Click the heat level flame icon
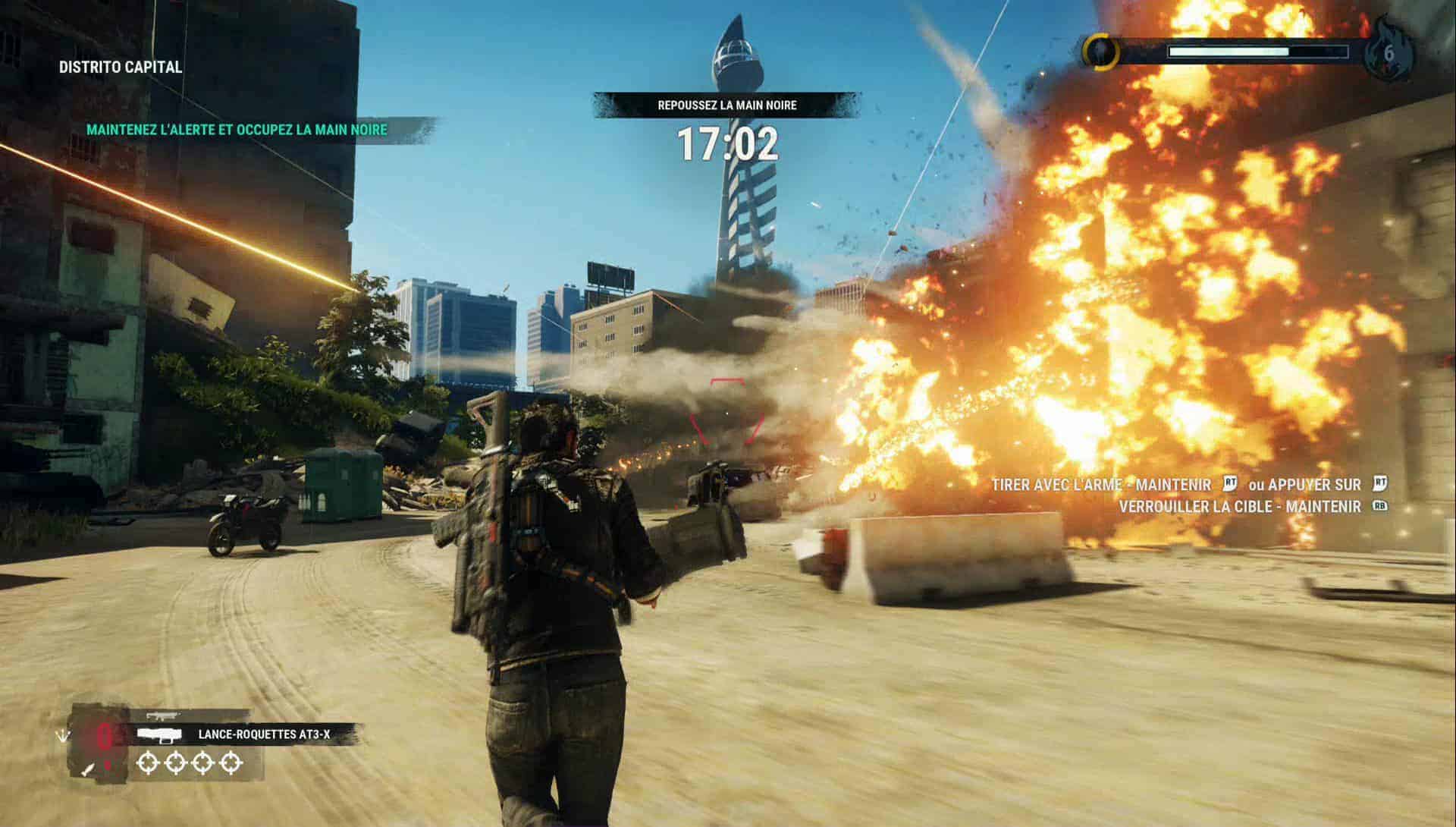Viewport: 1456px width, 827px height. [1388, 52]
